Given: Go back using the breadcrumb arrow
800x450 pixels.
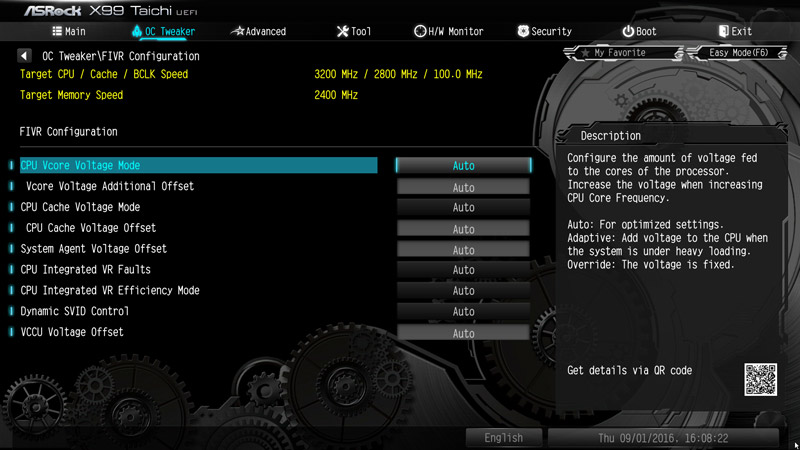Looking at the screenshot, I should pos(25,56).
